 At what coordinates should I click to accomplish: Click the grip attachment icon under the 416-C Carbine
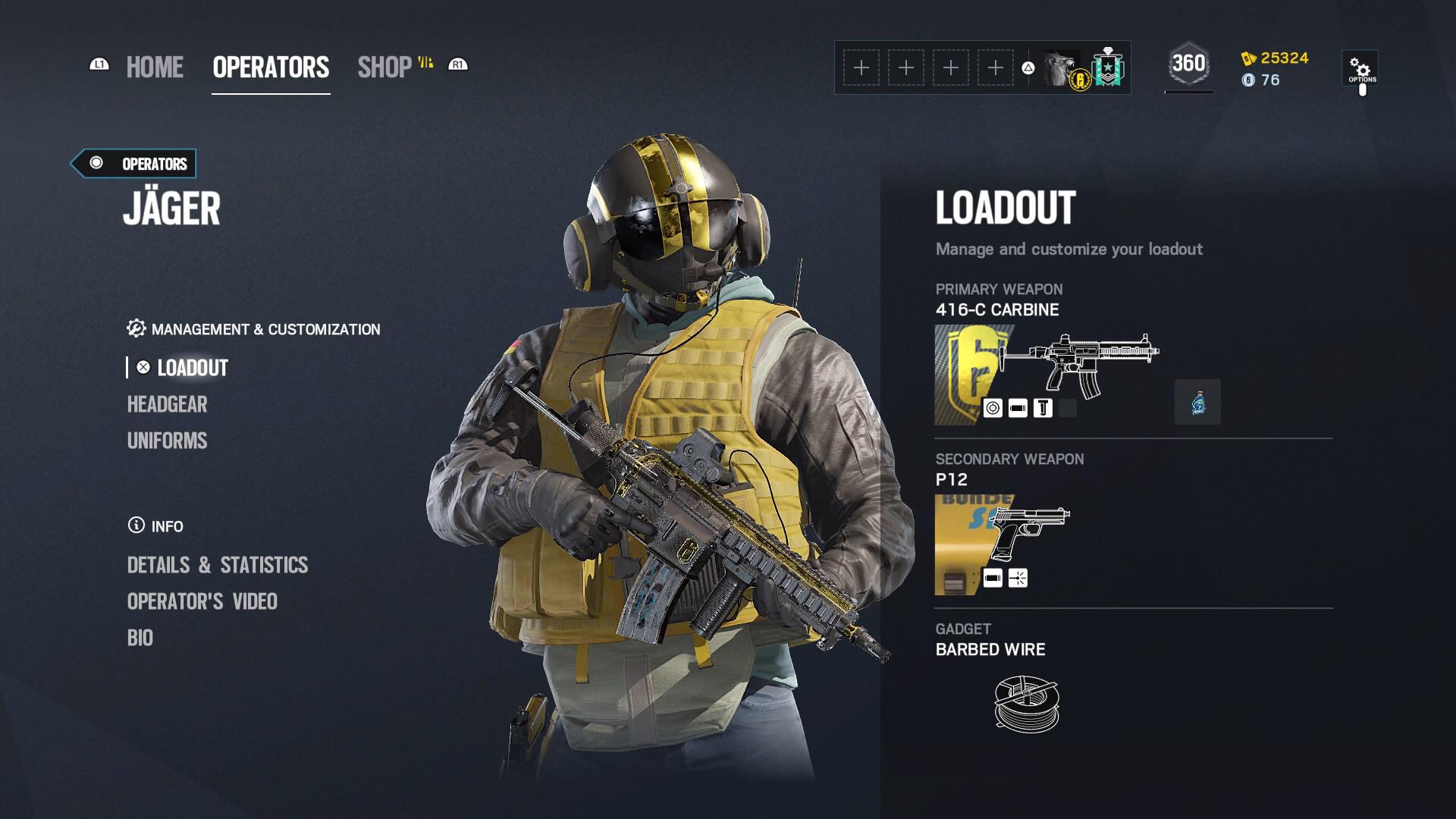1043,408
